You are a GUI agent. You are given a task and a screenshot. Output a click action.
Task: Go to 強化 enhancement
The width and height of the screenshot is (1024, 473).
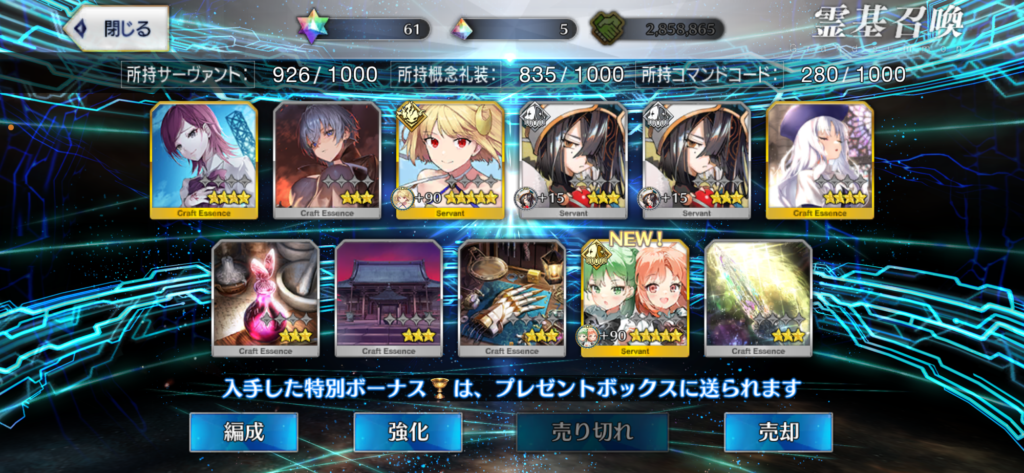408,432
